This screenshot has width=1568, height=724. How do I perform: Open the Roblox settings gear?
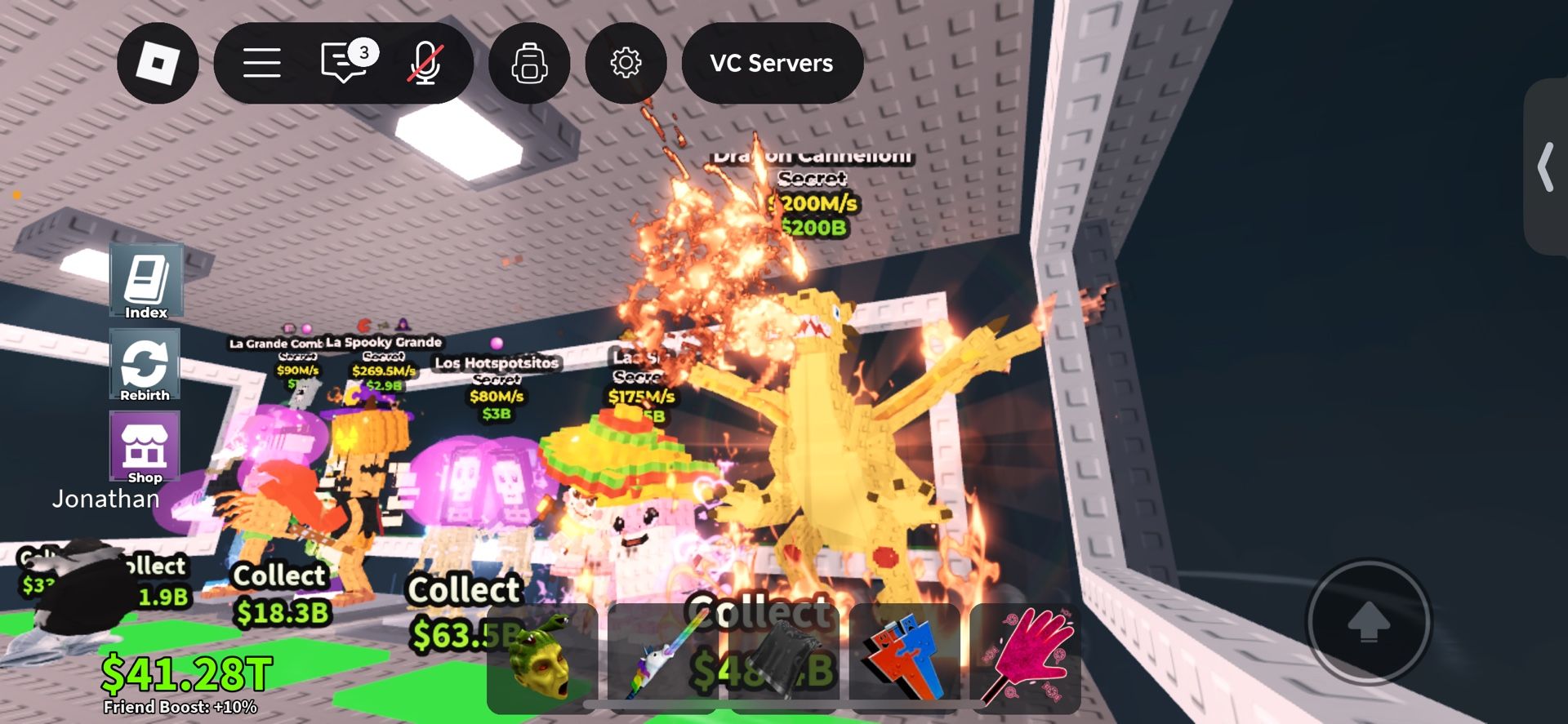(626, 64)
